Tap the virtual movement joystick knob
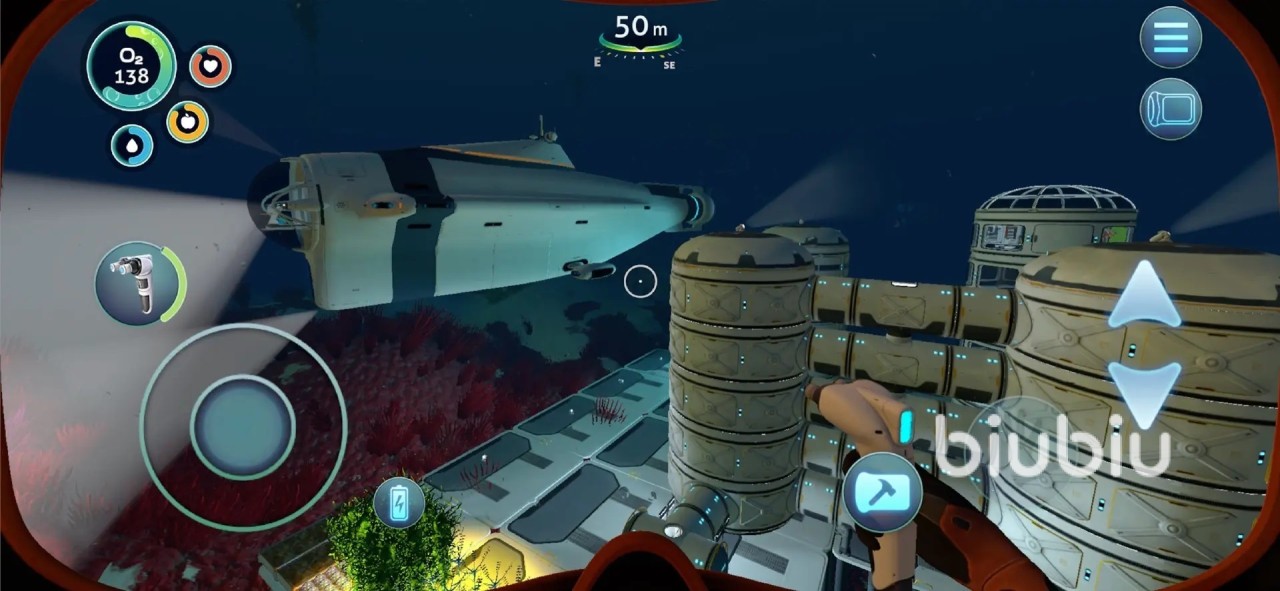Screen dimensions: 1280x591 click(x=243, y=427)
